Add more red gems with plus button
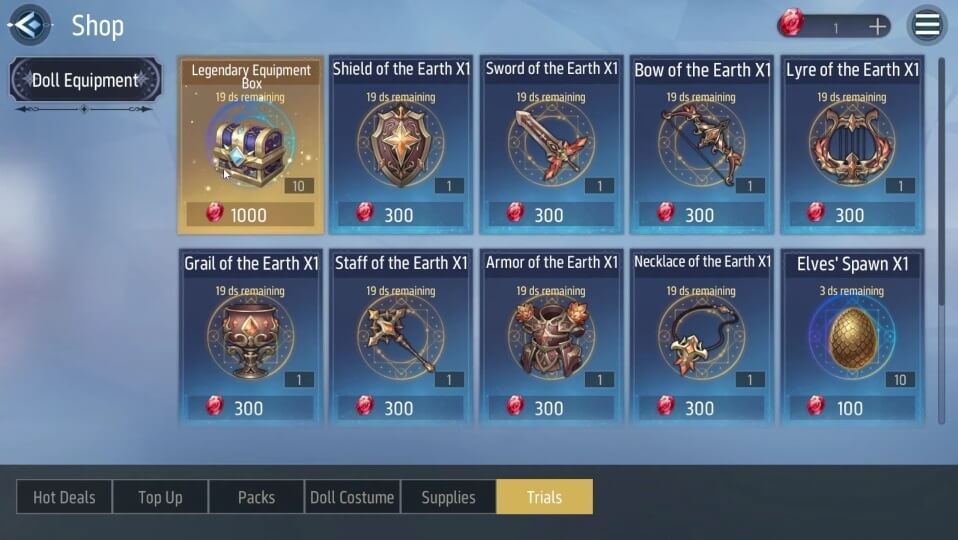Viewport: 958px width, 540px height. pyautogui.click(x=878, y=27)
